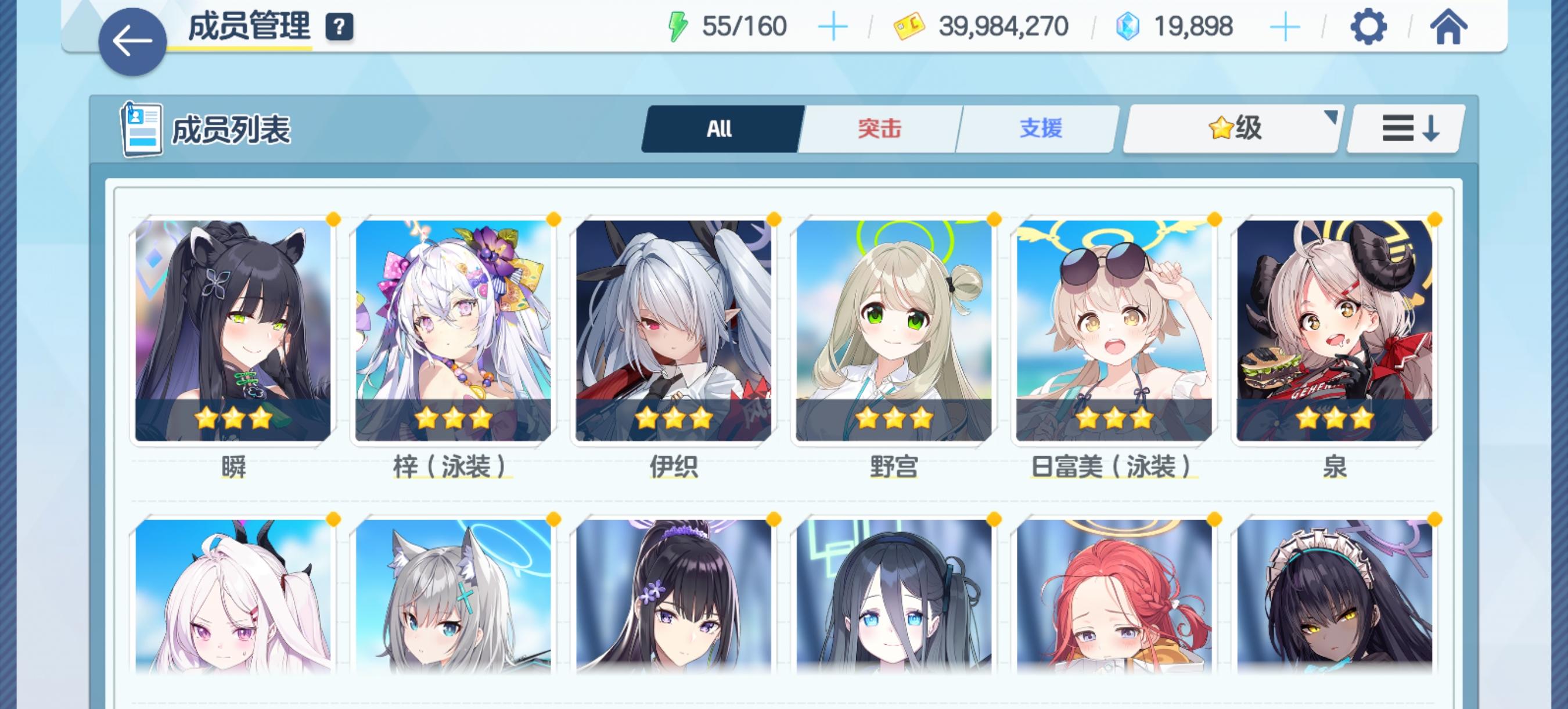The height and width of the screenshot is (709, 1568).
Task: Select the All filter tab
Action: (720, 128)
